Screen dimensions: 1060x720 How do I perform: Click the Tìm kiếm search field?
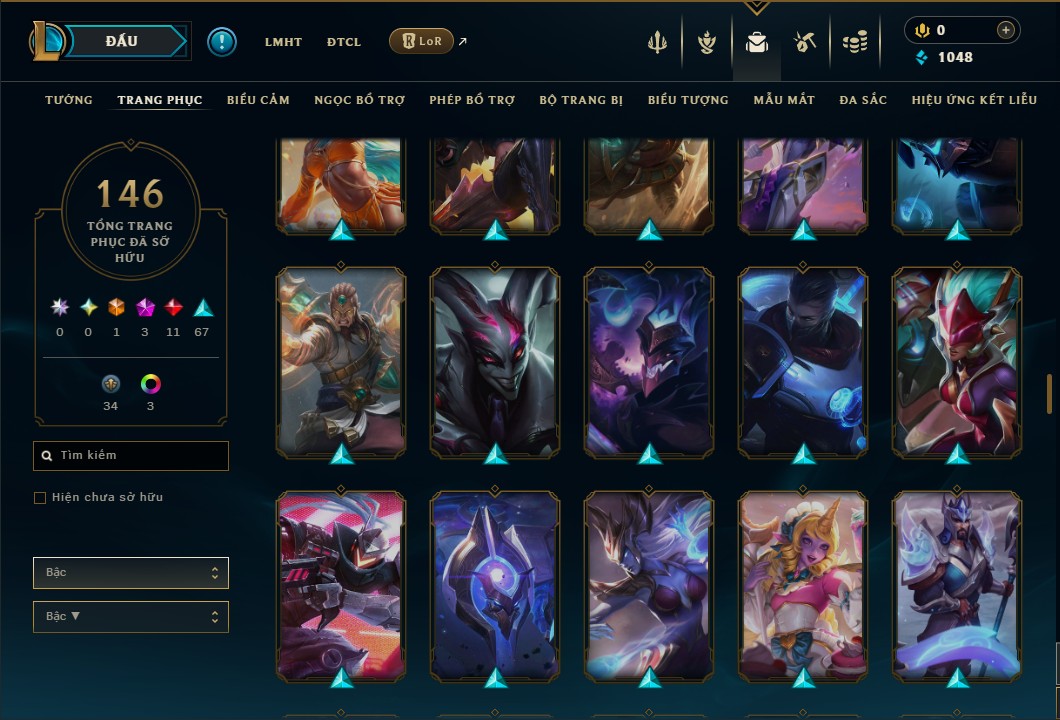tap(131, 456)
